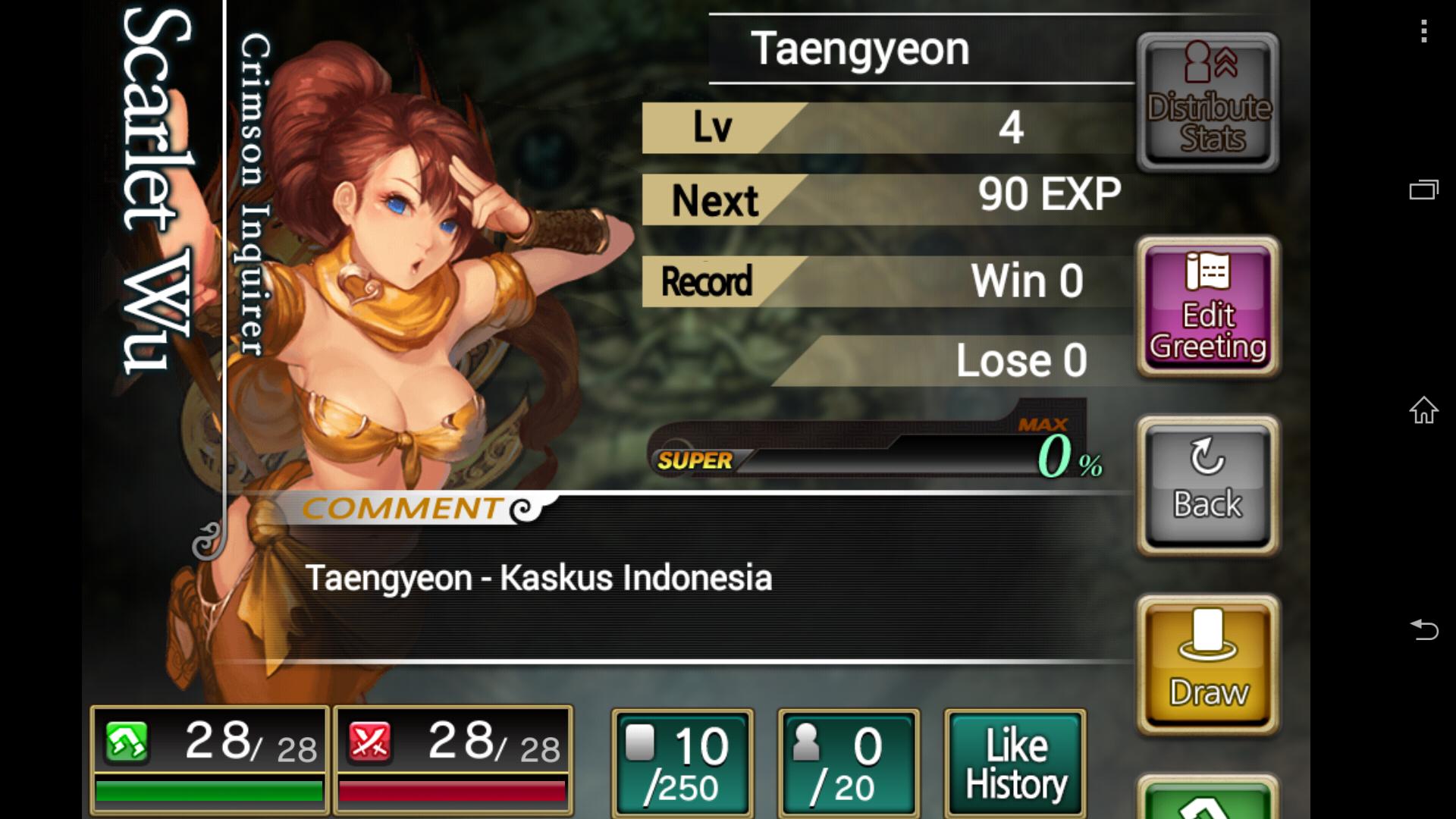Image resolution: width=1456 pixels, height=819 pixels.
Task: Tap the Edit Greeting button
Action: 1208,307
